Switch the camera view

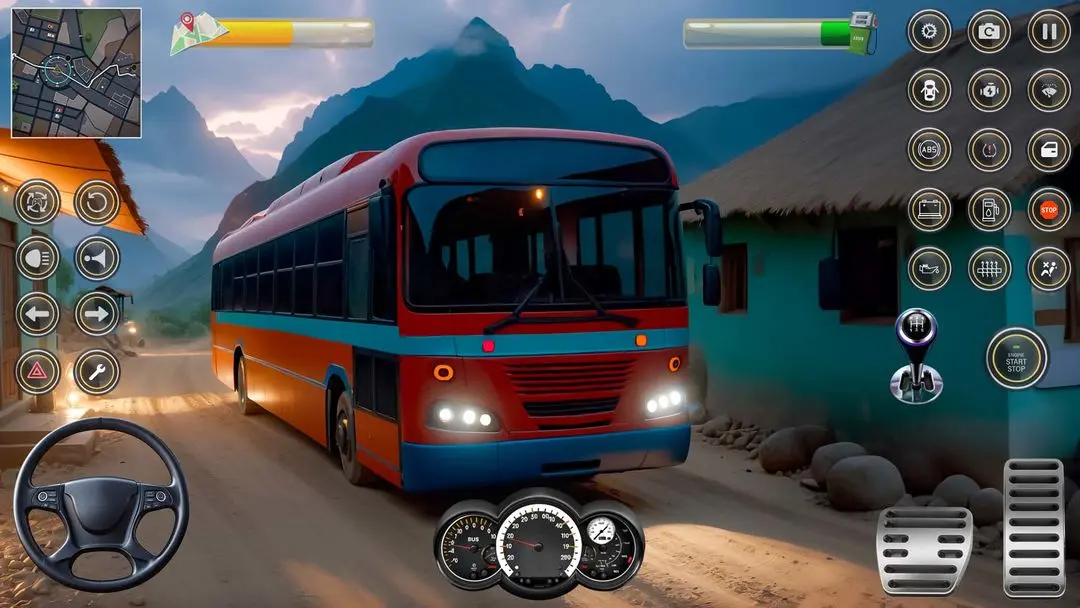[989, 31]
